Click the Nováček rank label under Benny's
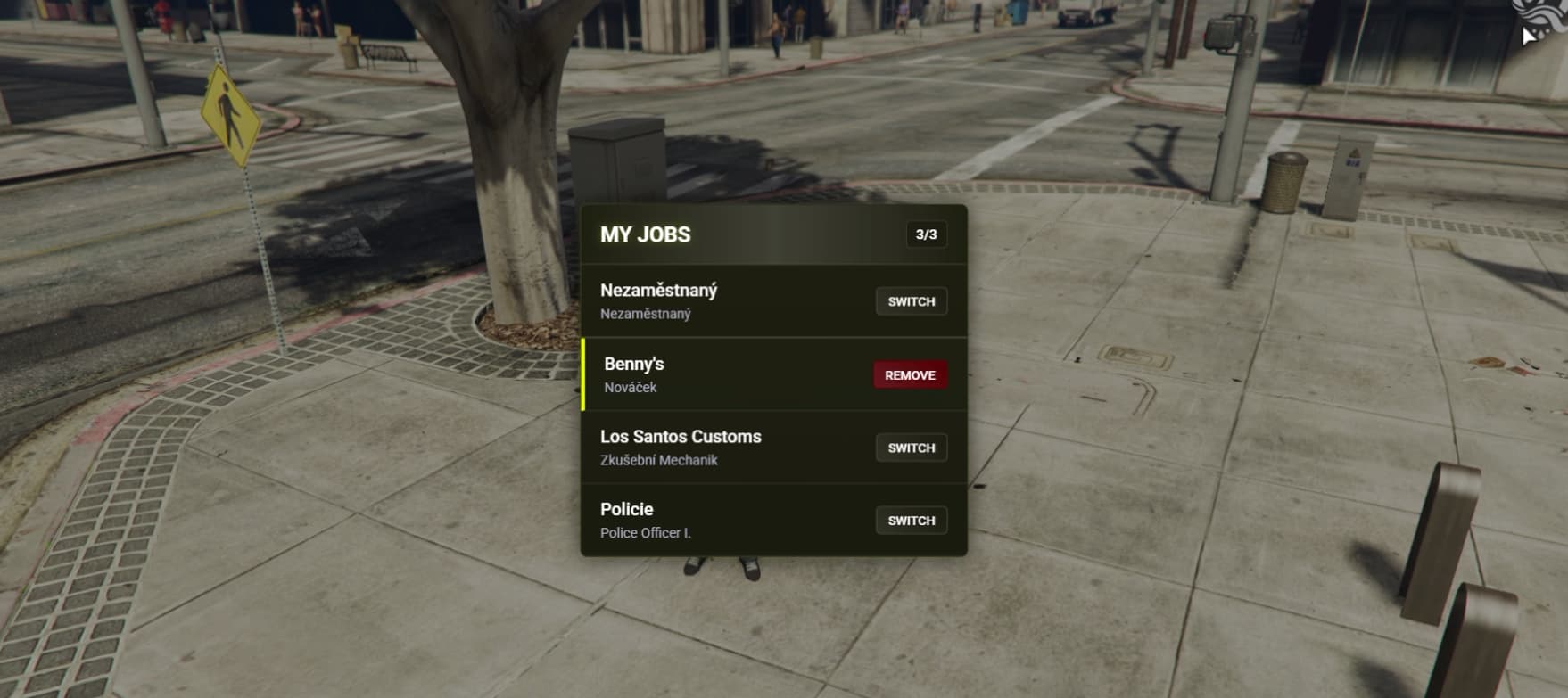The width and height of the screenshot is (1568, 698). tap(629, 387)
